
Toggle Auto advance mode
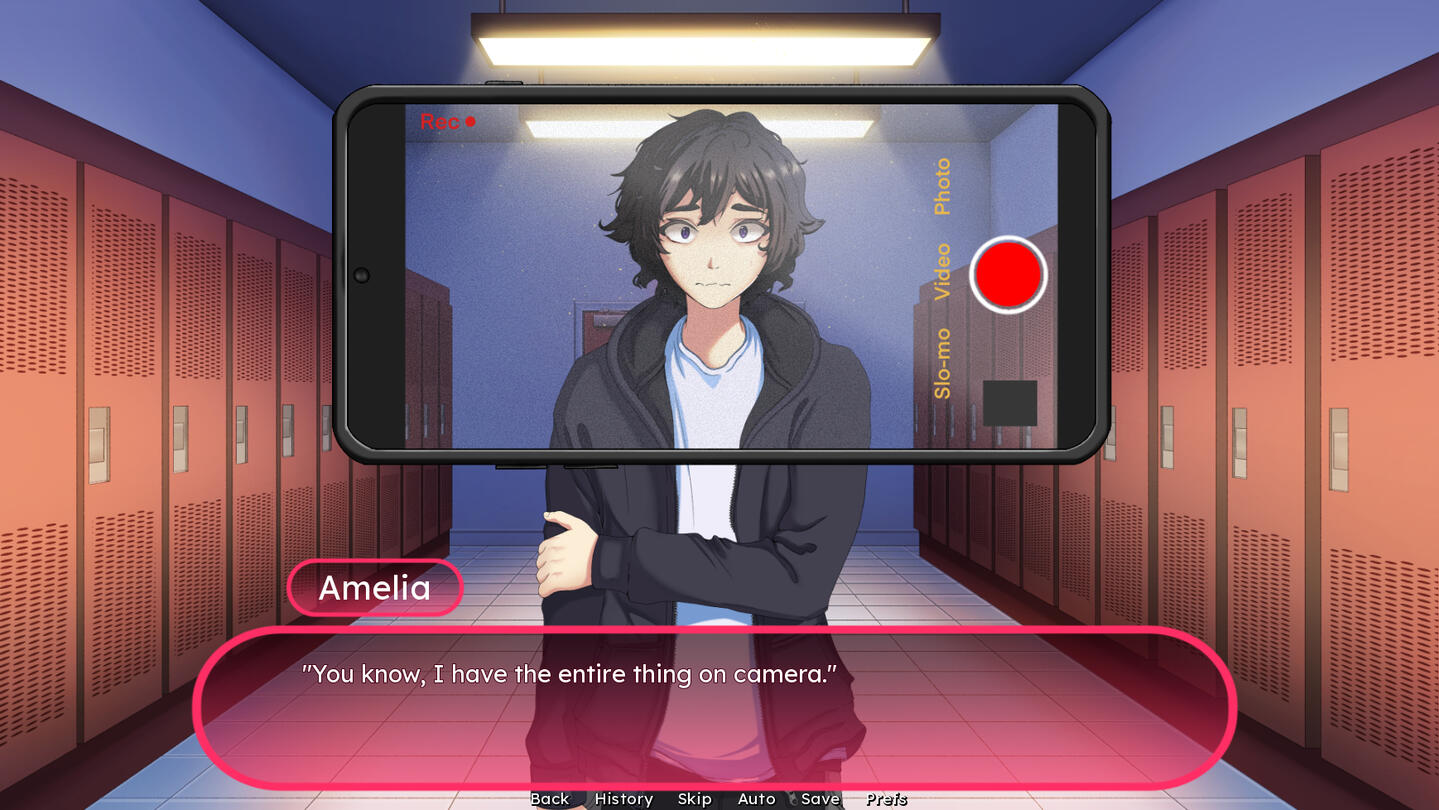756,798
